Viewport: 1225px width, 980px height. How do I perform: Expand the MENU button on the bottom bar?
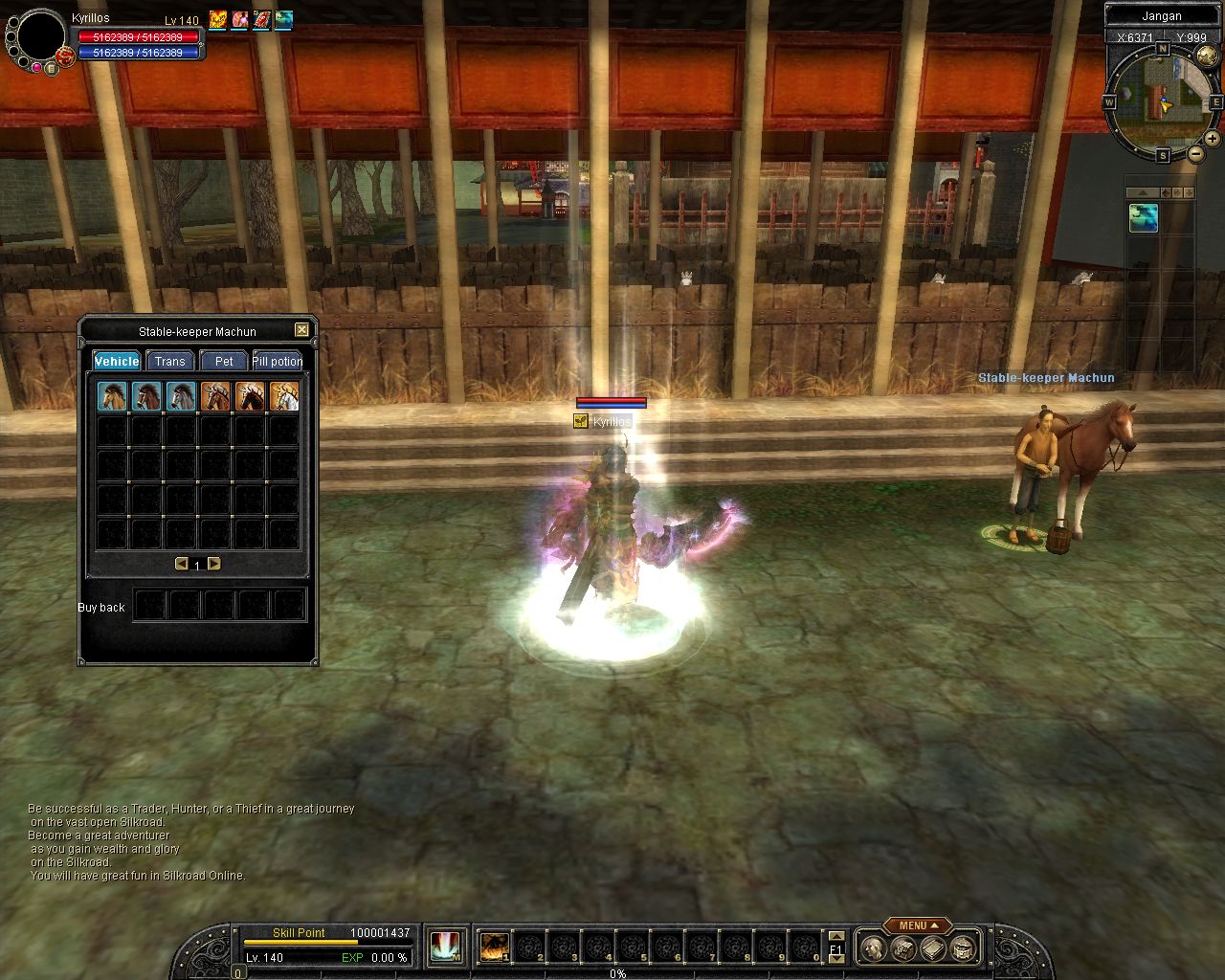tap(917, 925)
